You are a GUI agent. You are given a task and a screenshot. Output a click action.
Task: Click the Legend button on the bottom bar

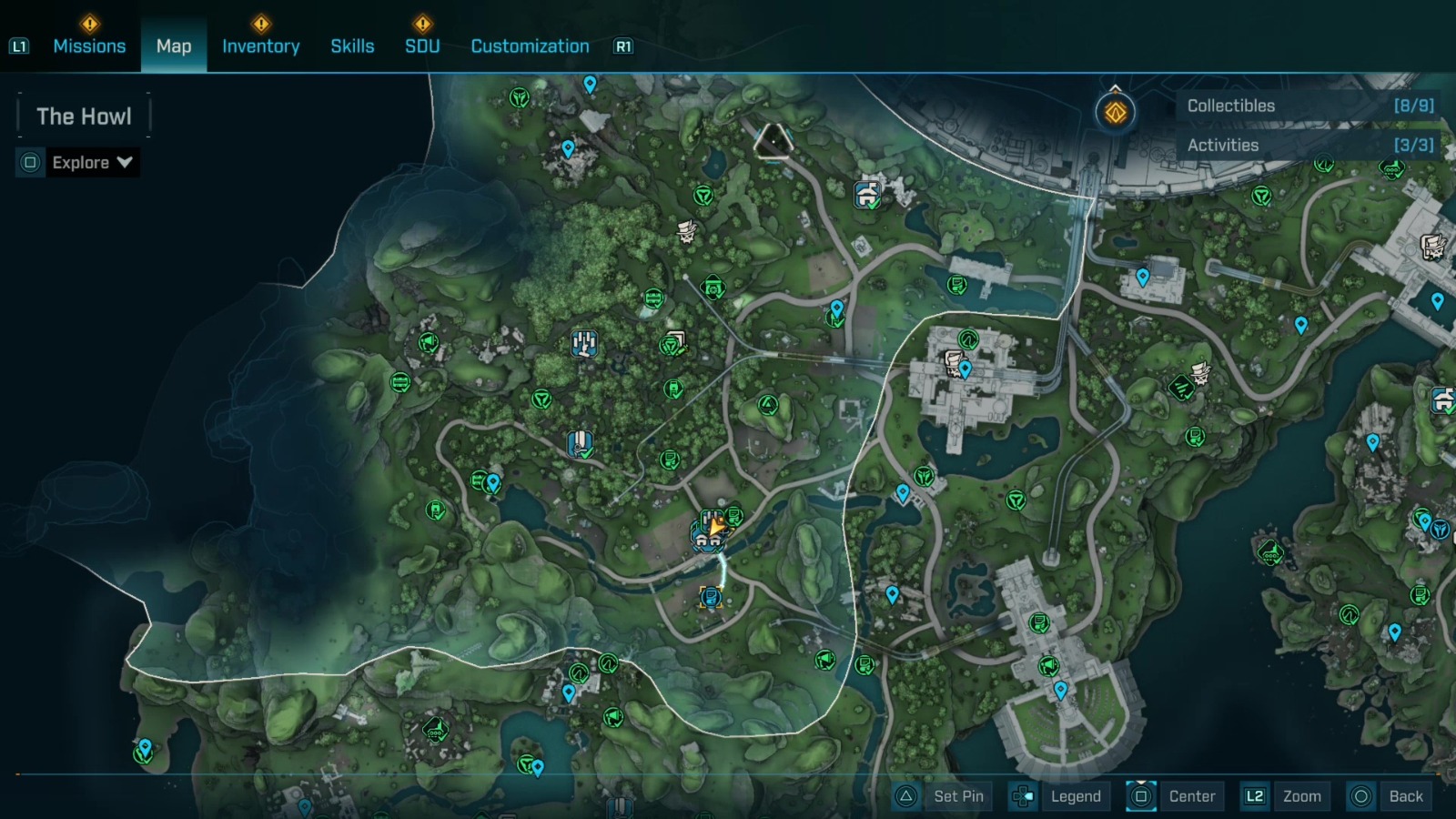pos(1077,795)
